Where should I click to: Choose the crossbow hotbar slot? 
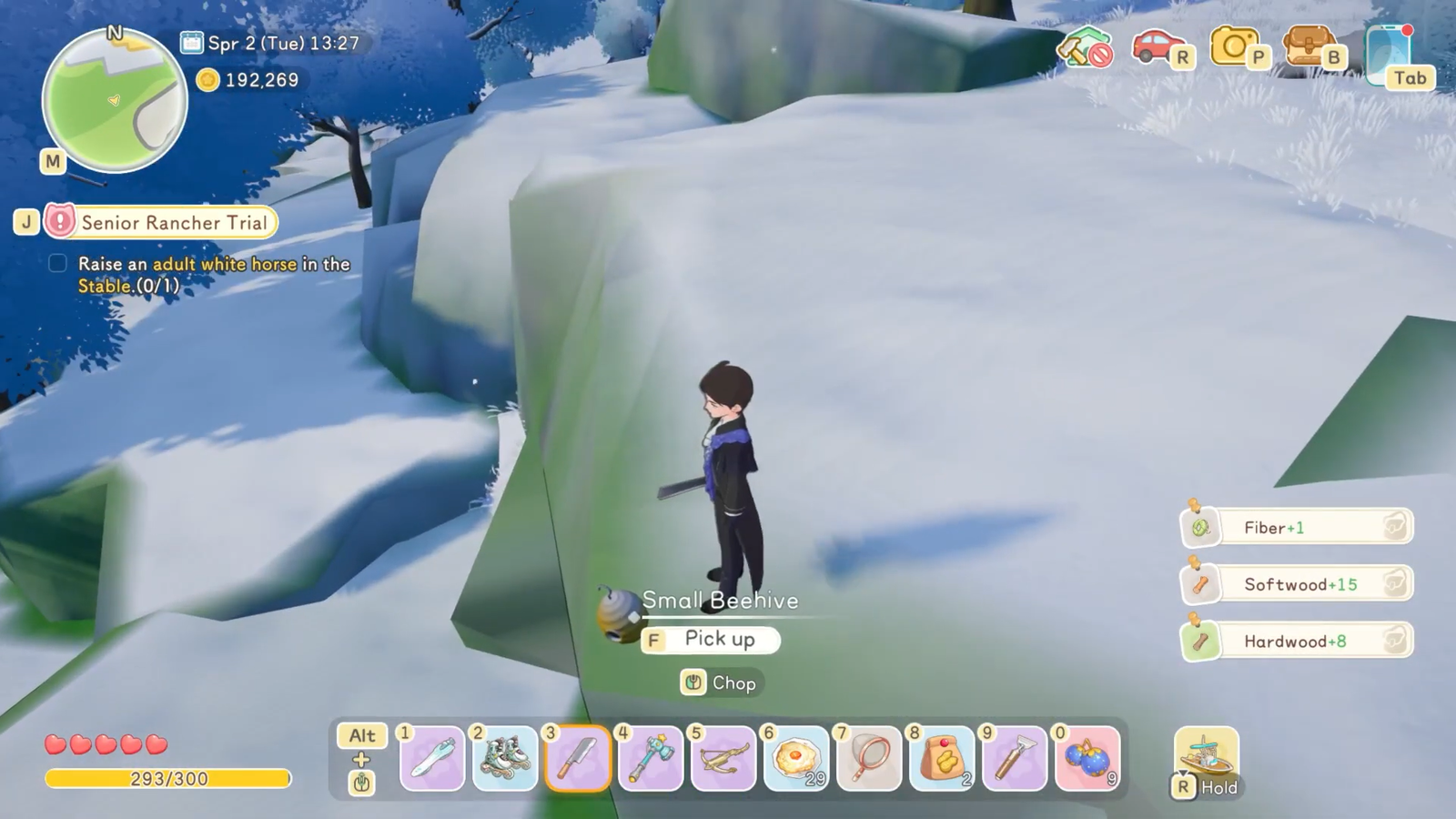(x=723, y=758)
